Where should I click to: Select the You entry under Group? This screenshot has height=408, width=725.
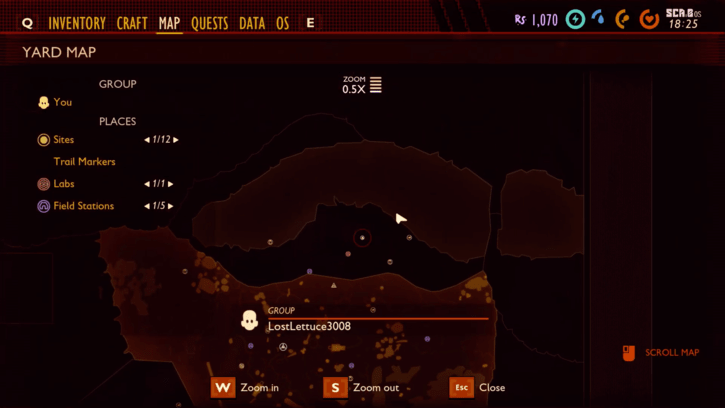click(63, 102)
